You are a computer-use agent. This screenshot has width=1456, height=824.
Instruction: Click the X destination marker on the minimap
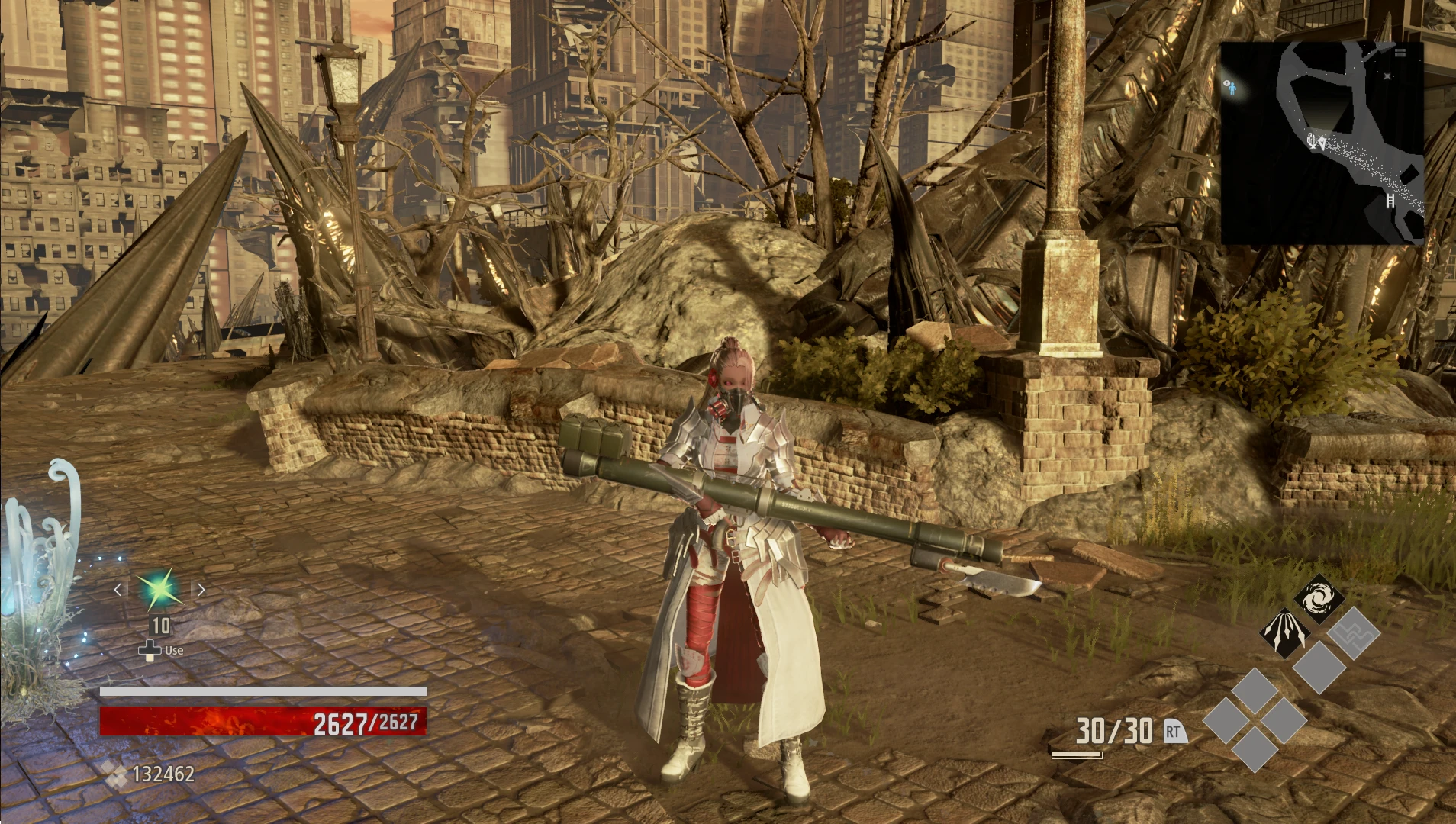[1387, 75]
